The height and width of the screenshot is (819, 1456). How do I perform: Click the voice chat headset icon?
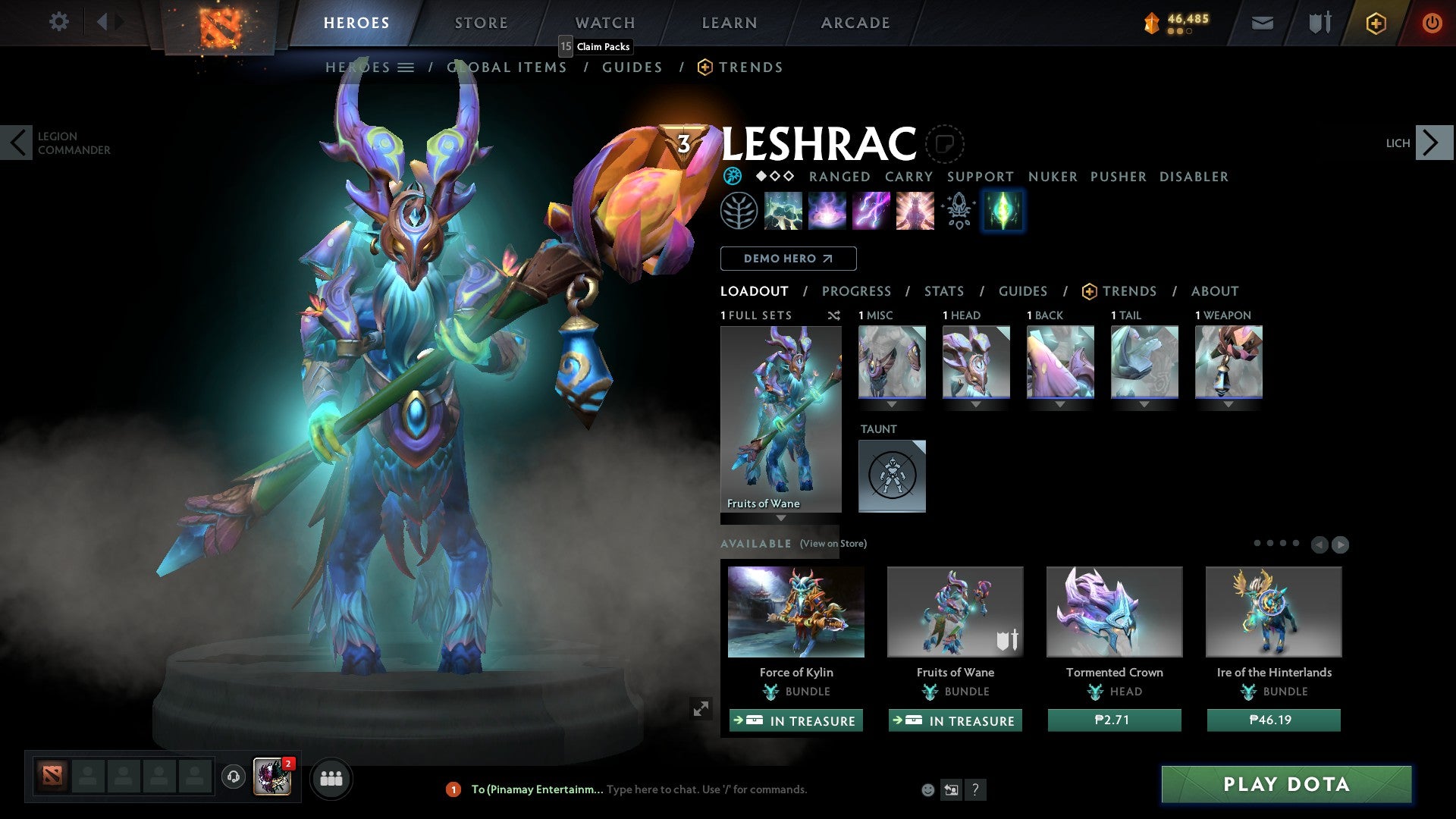coord(233,778)
